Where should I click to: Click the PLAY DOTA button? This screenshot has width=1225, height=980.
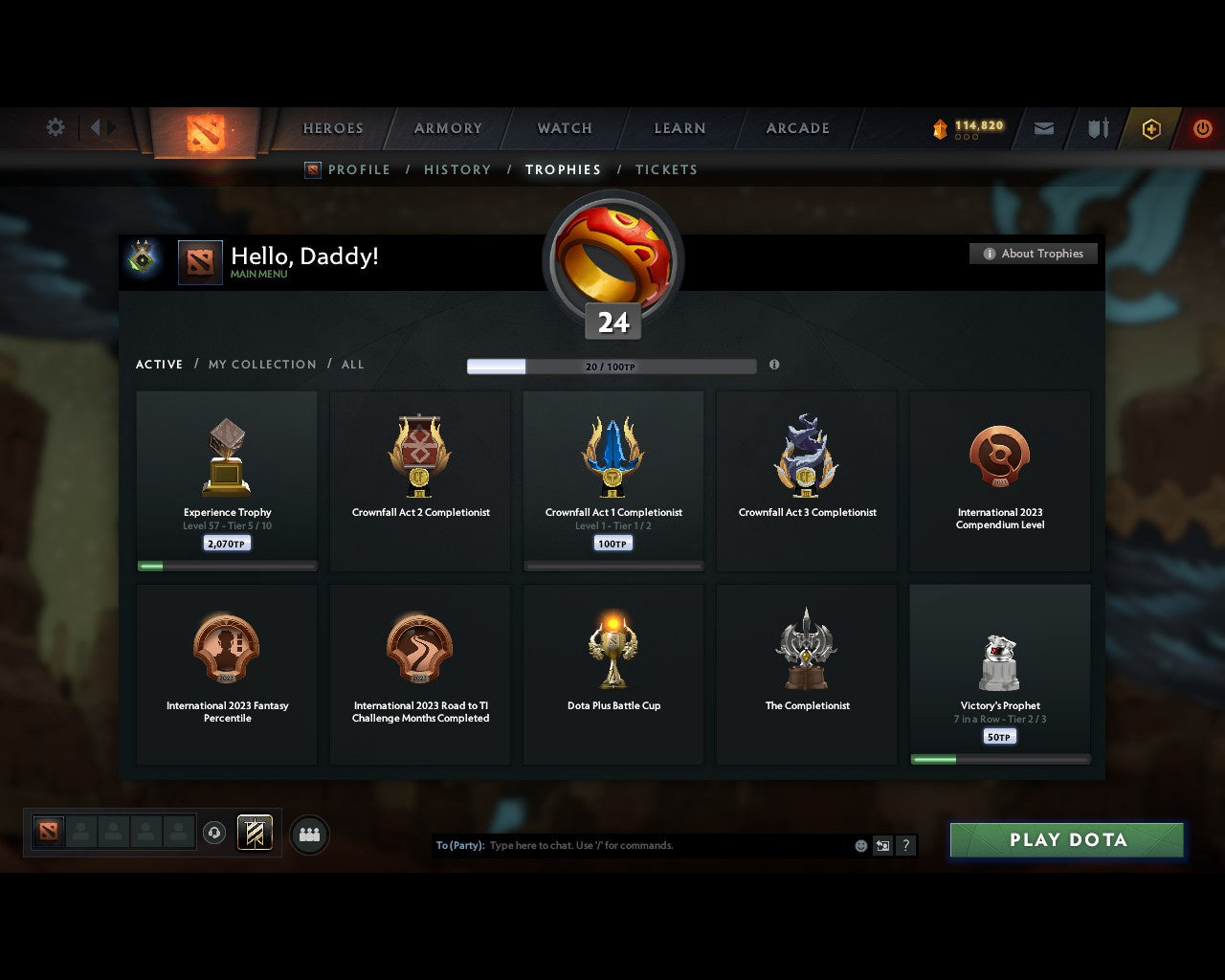click(1066, 839)
